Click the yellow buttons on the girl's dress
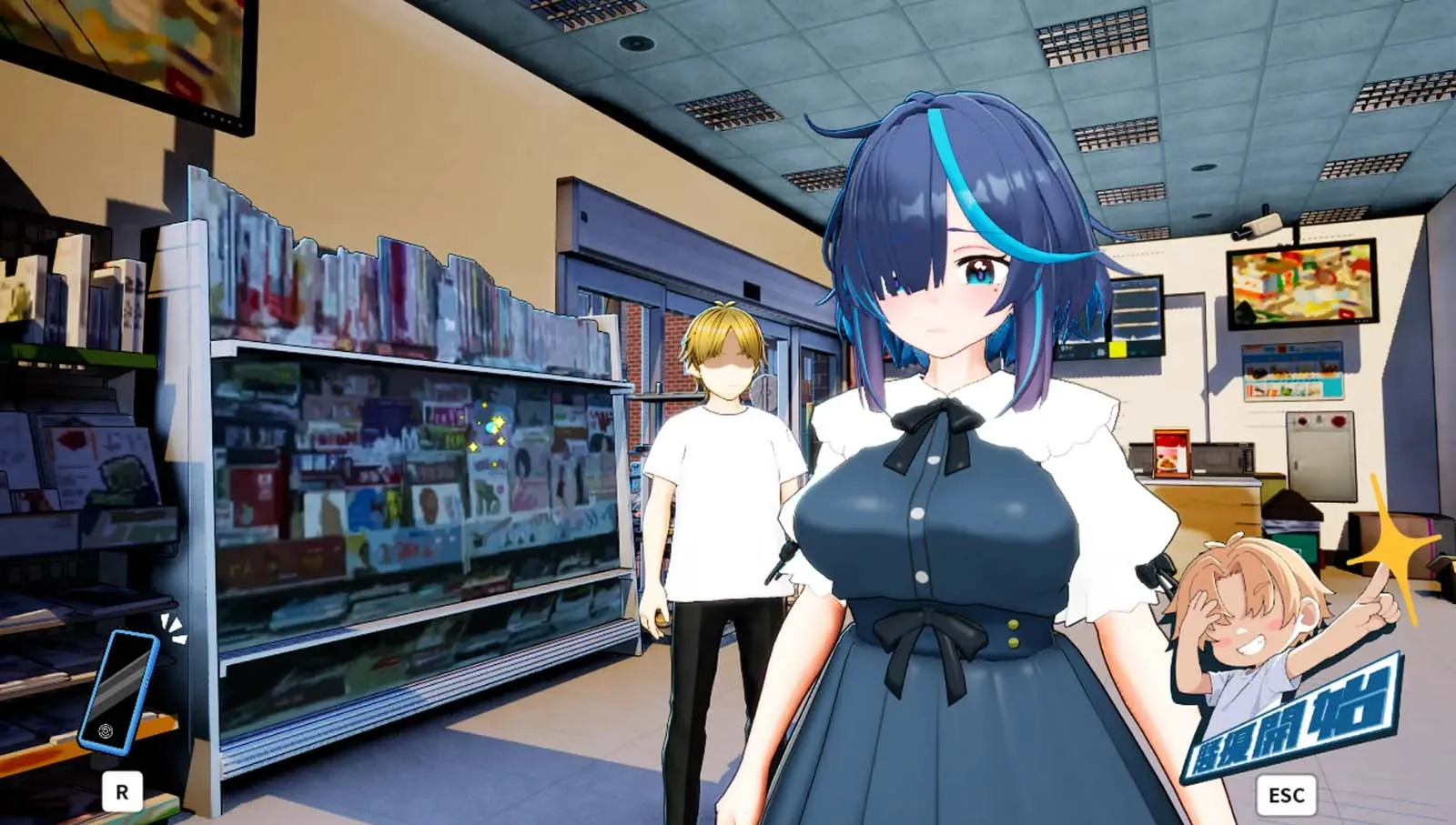The height and width of the screenshot is (825, 1456). (1012, 633)
